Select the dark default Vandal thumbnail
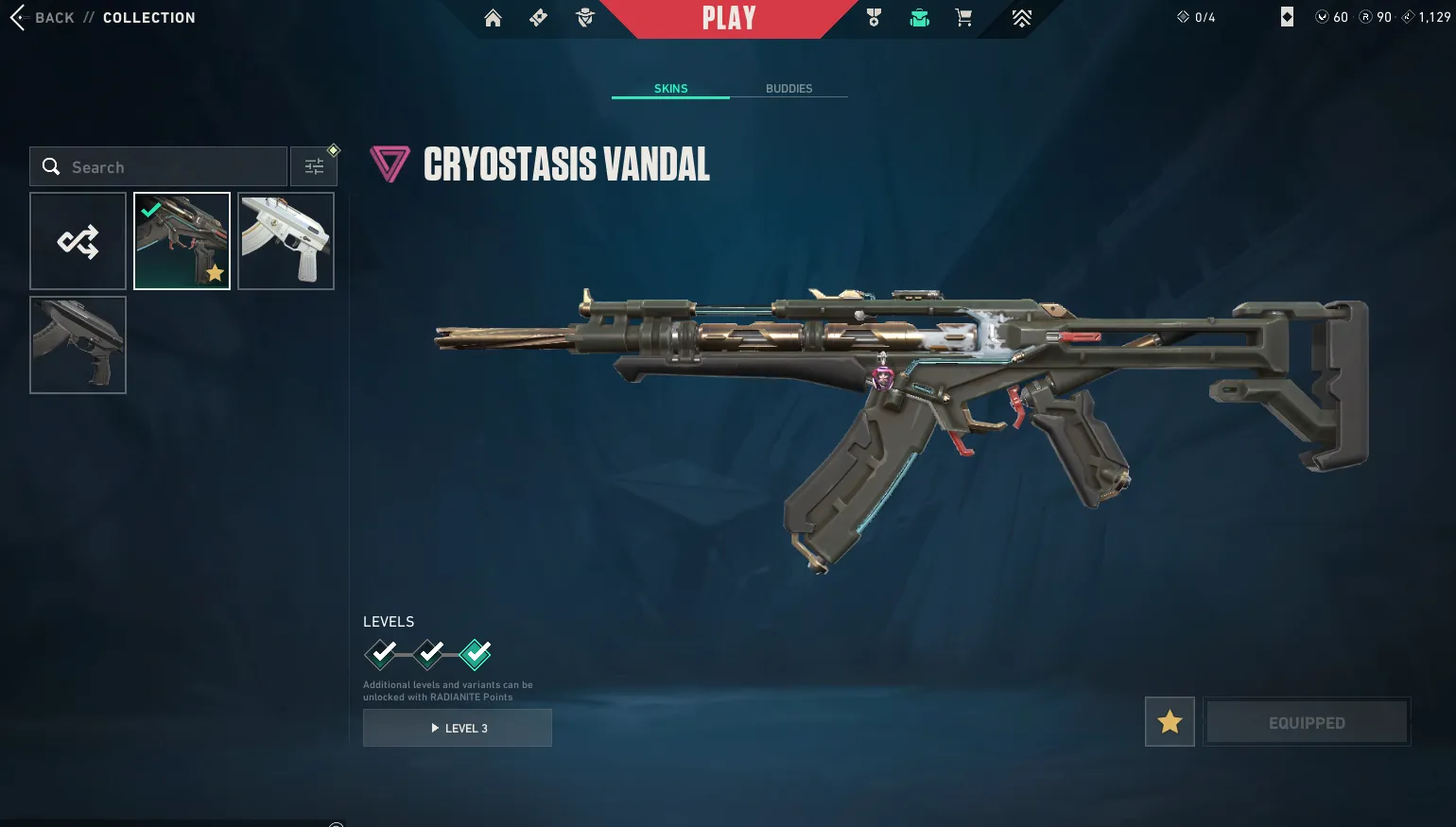Image resolution: width=1456 pixels, height=827 pixels. (78, 345)
